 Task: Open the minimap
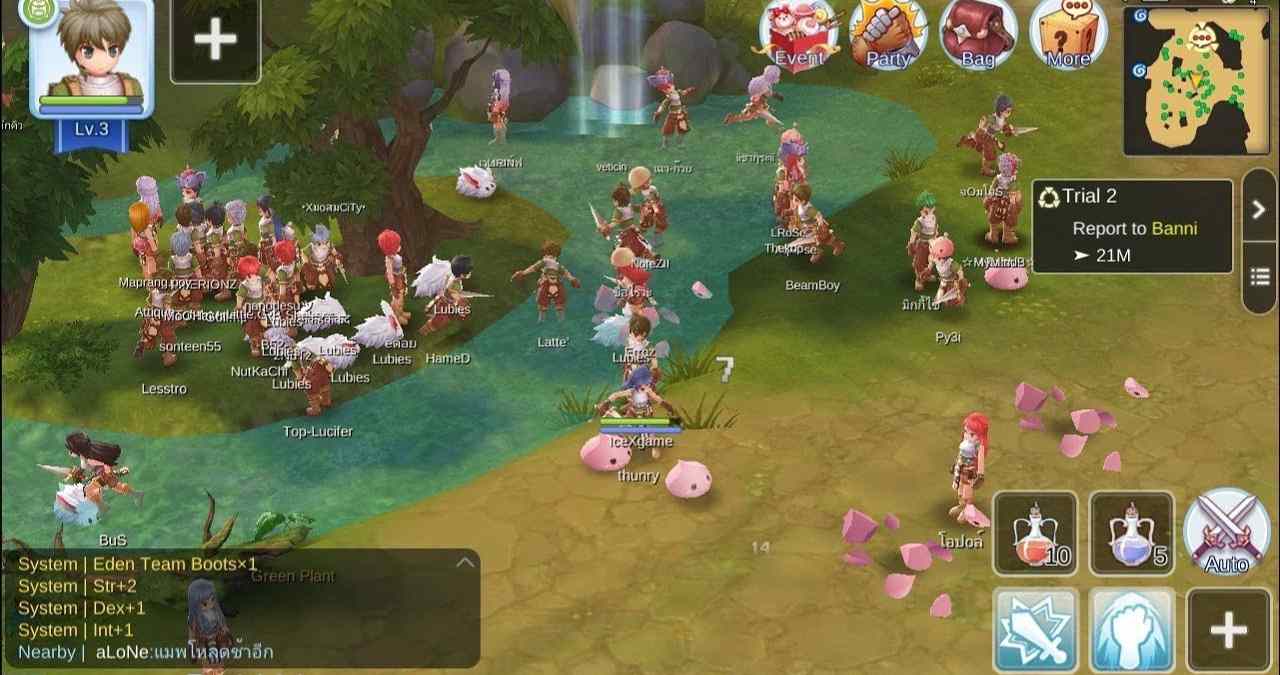point(1197,80)
